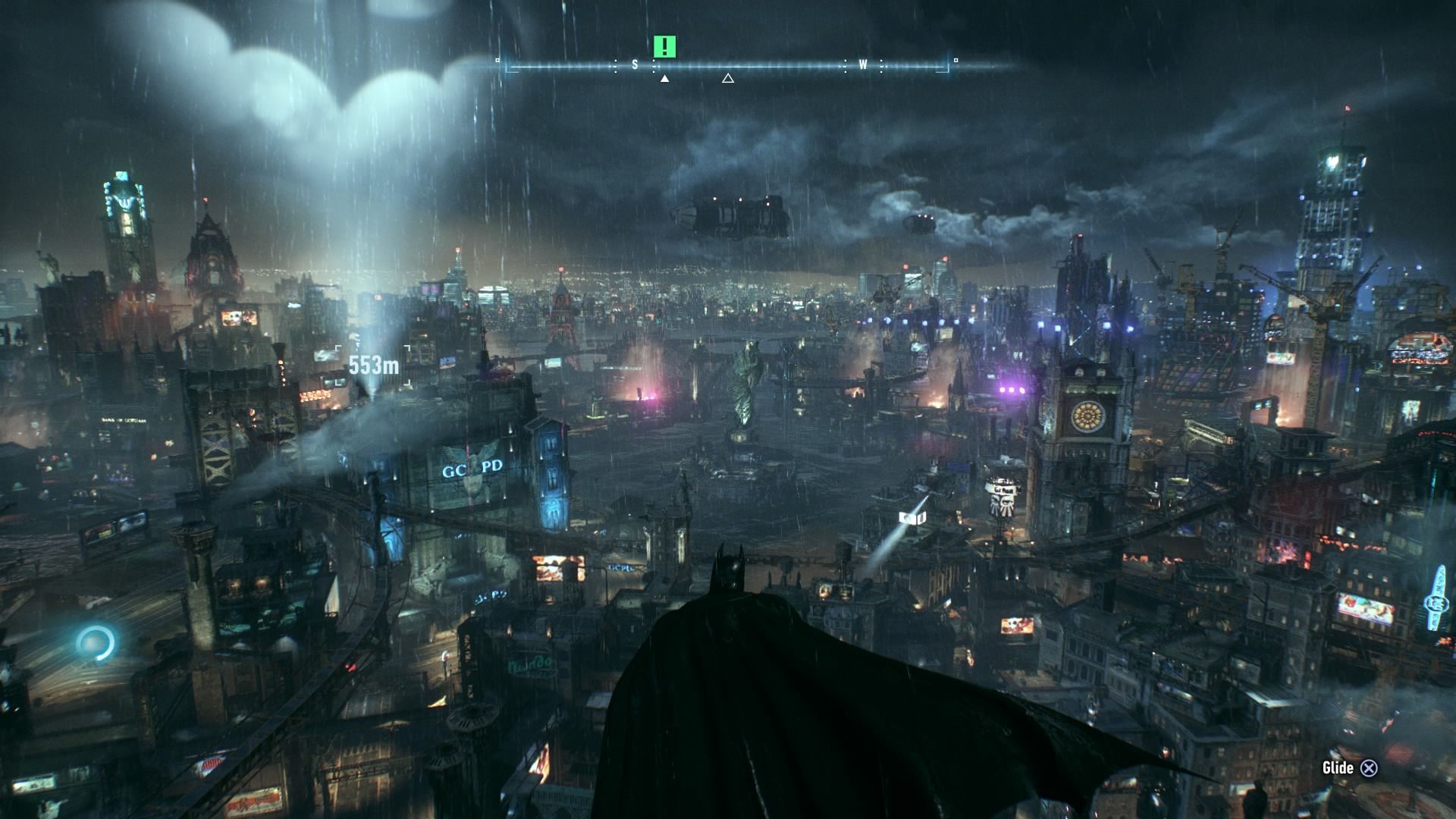This screenshot has height=819, width=1456.
Task: Click the W heading on the compass
Action: coord(863,65)
